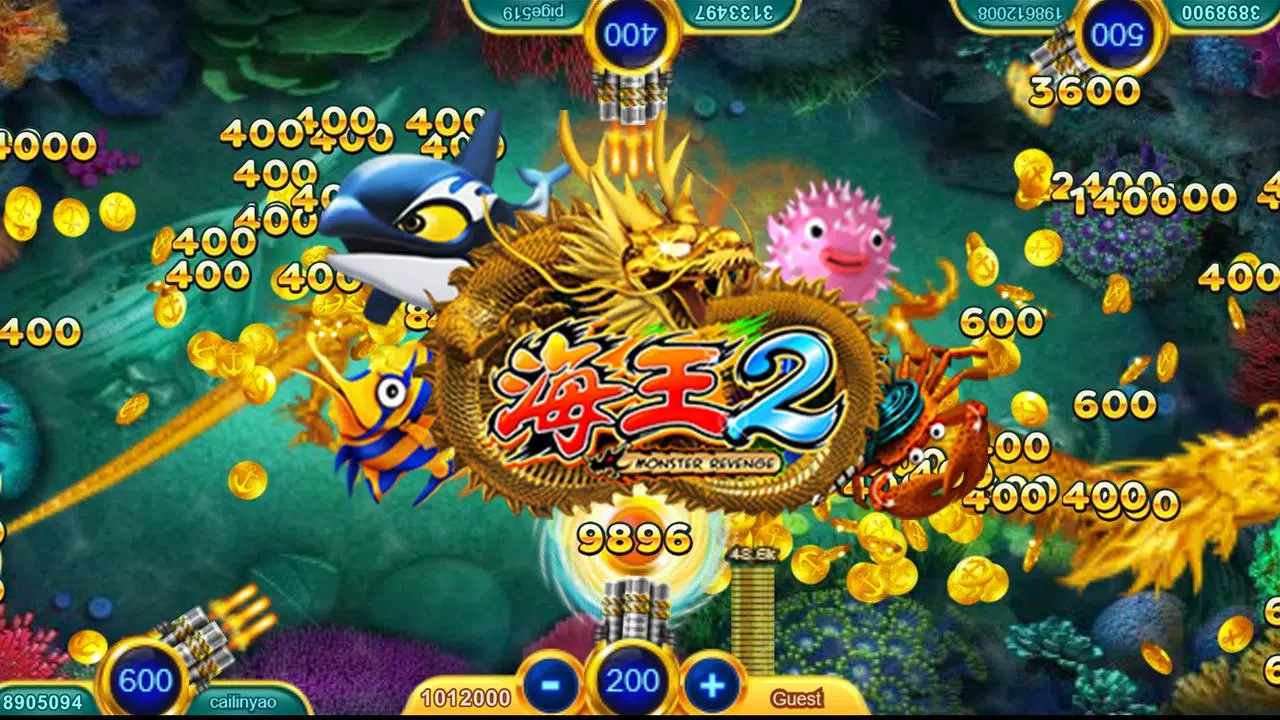The width and height of the screenshot is (1280, 720).
Task: Click the 9896 jackpot burst effect
Action: click(632, 537)
